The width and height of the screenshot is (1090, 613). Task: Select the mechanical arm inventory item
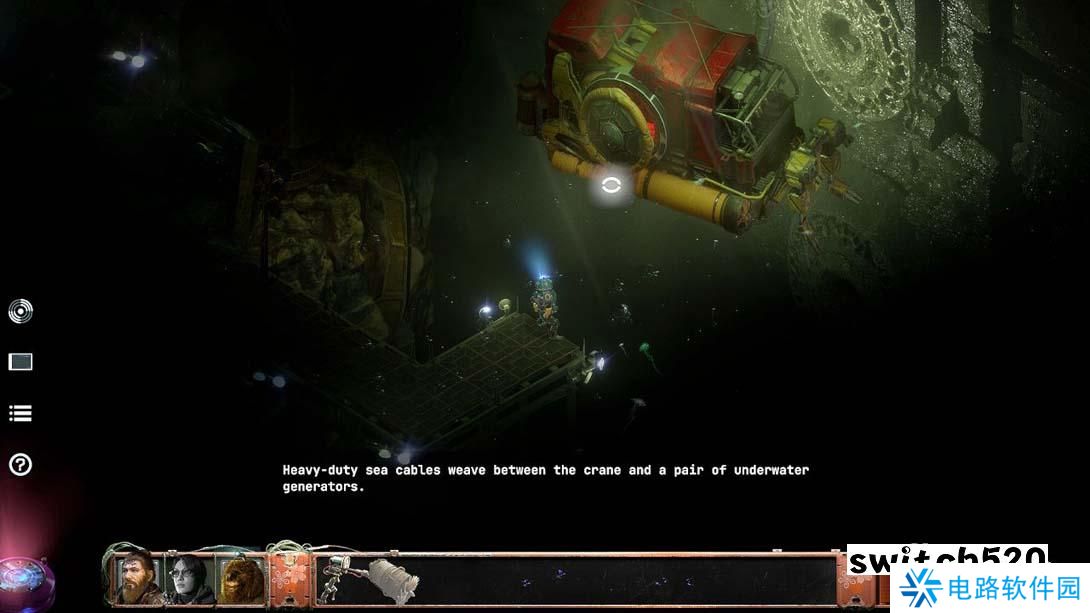(x=340, y=579)
